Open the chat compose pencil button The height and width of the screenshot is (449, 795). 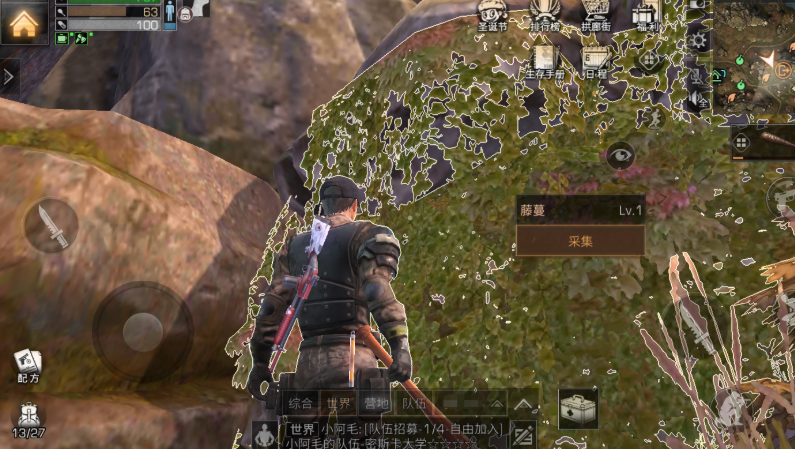click(x=523, y=436)
